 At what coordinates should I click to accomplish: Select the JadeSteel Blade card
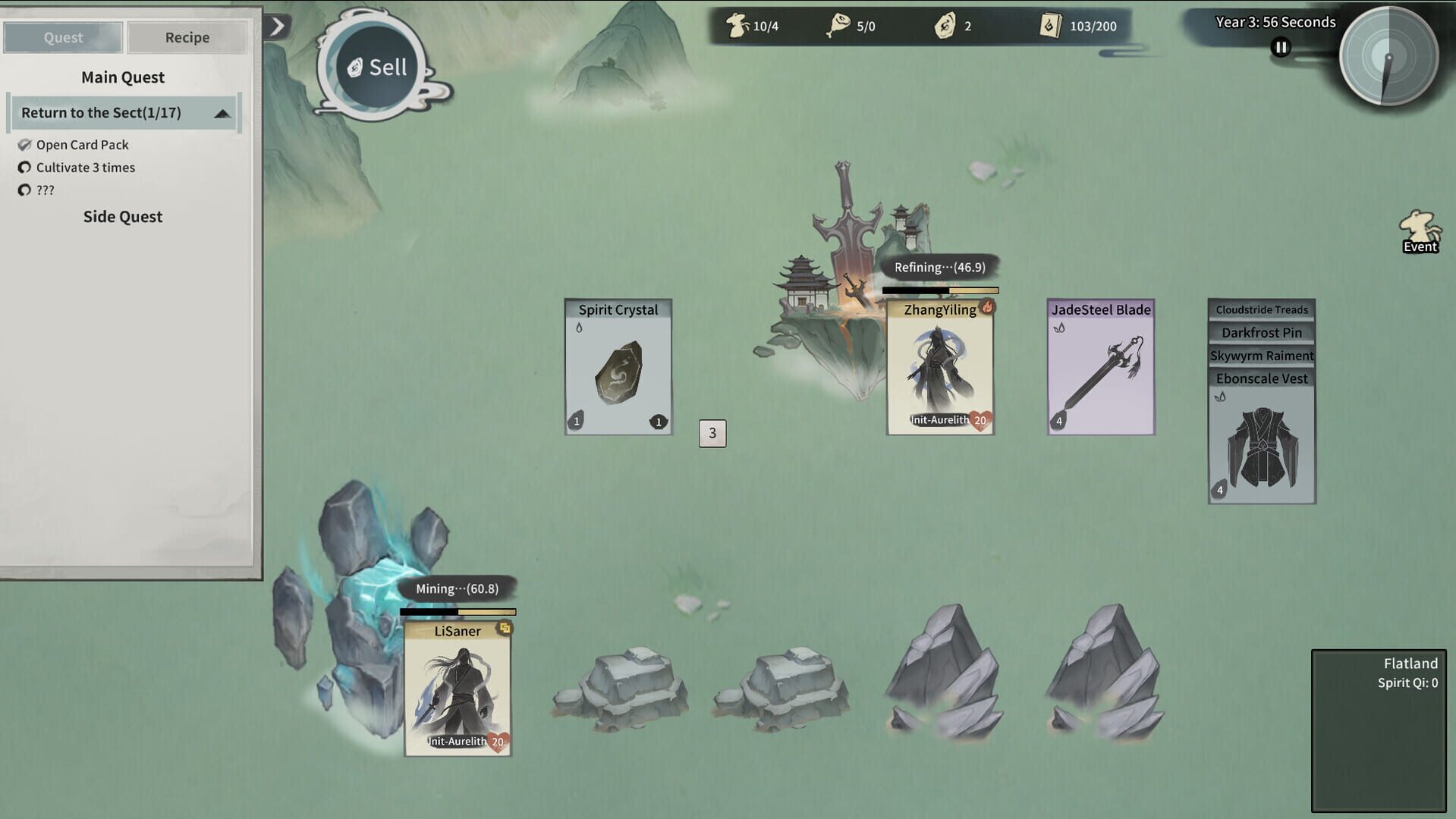1100,368
